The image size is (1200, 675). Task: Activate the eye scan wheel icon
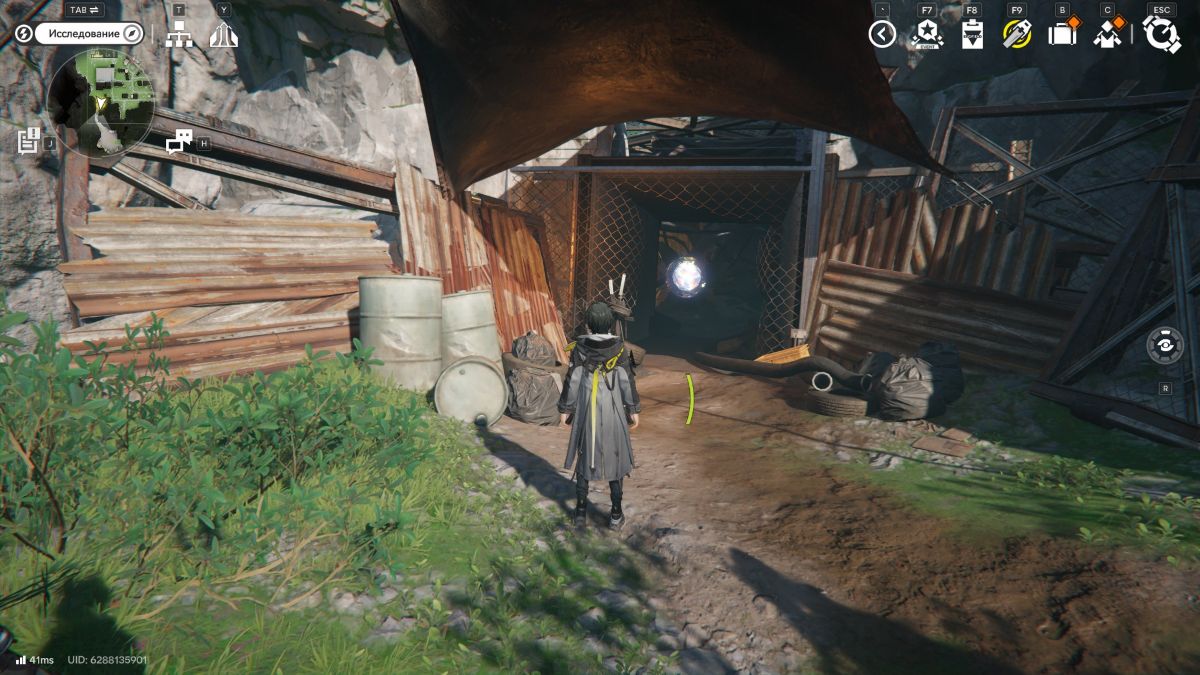pyautogui.click(x=1165, y=345)
